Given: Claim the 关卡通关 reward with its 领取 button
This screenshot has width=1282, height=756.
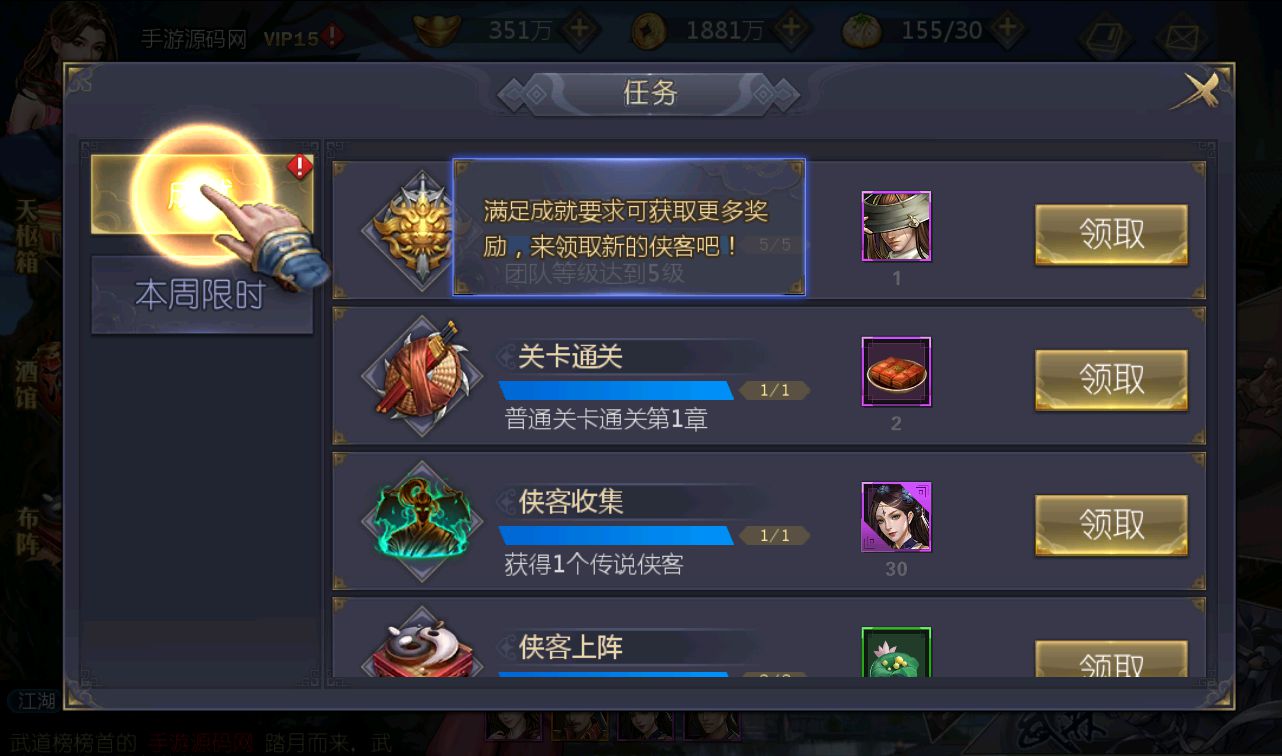Looking at the screenshot, I should (x=1111, y=380).
